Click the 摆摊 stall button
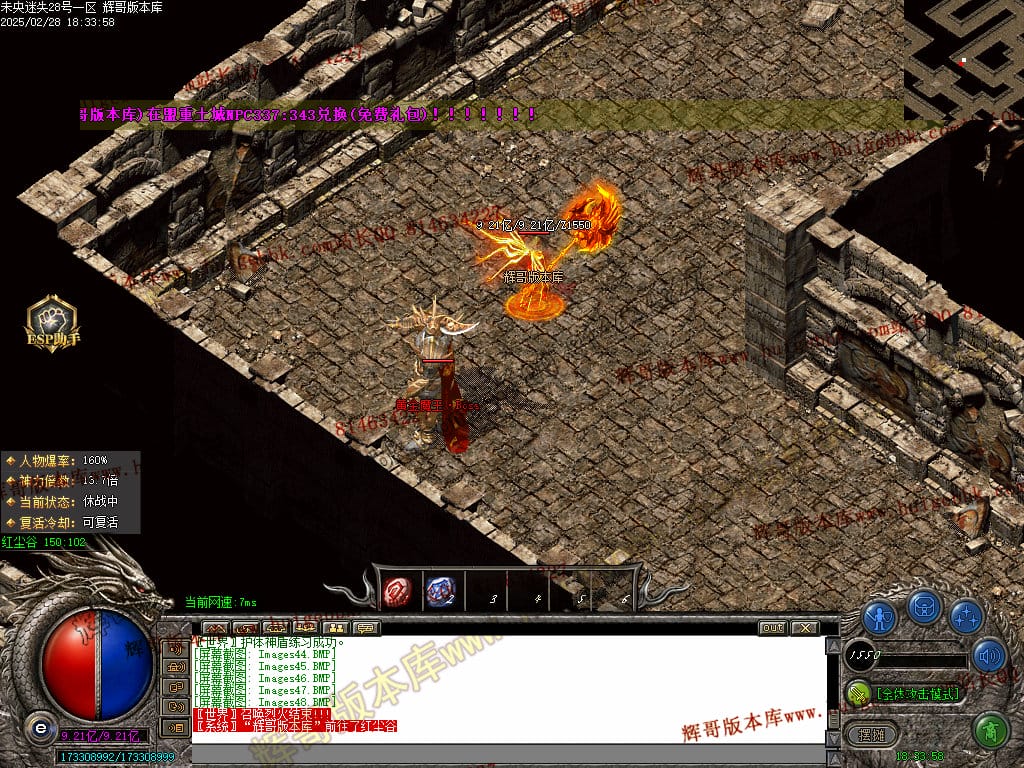1024x768 pixels. pyautogui.click(x=872, y=734)
